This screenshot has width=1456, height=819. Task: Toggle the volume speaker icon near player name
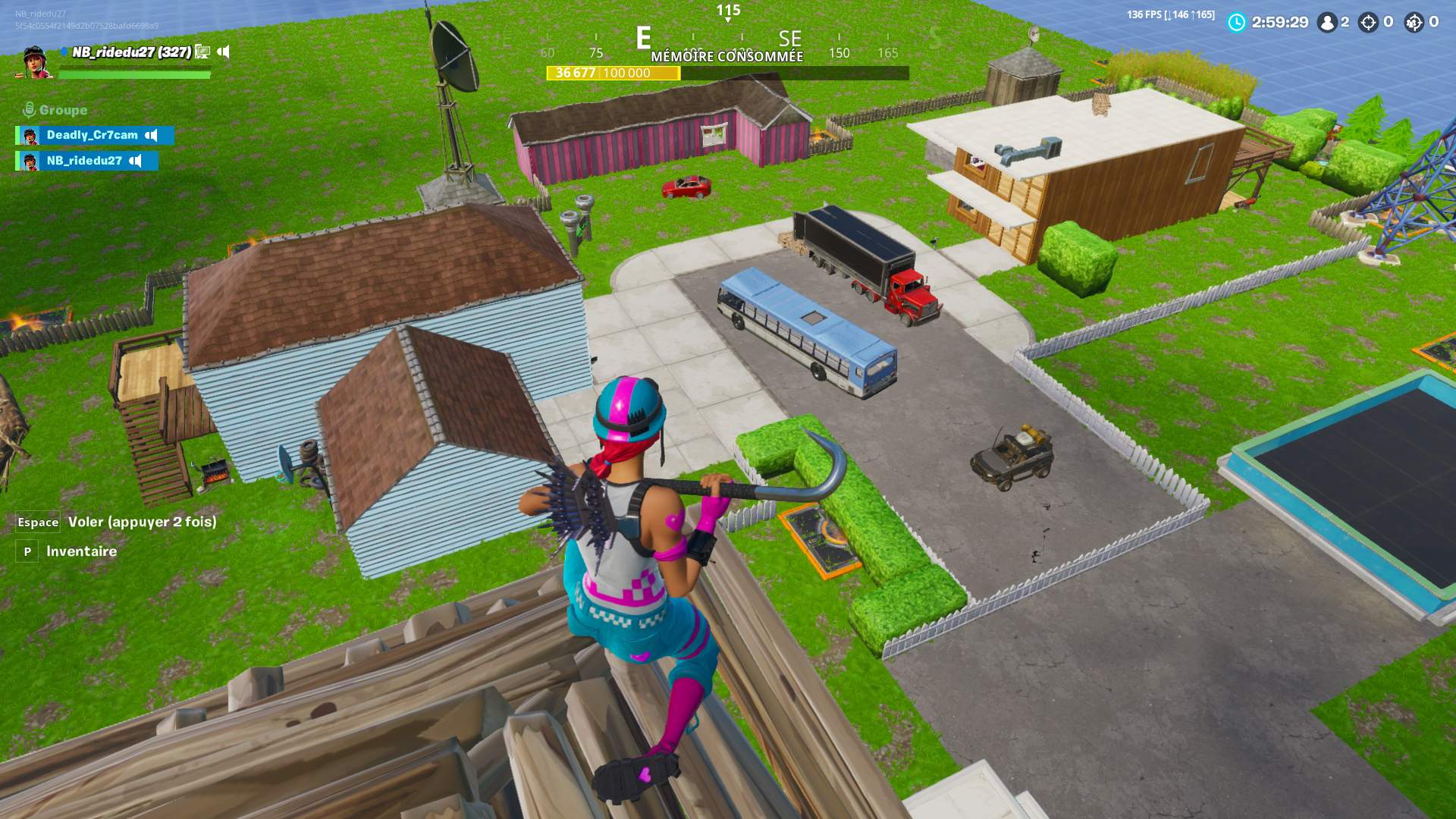tap(223, 52)
